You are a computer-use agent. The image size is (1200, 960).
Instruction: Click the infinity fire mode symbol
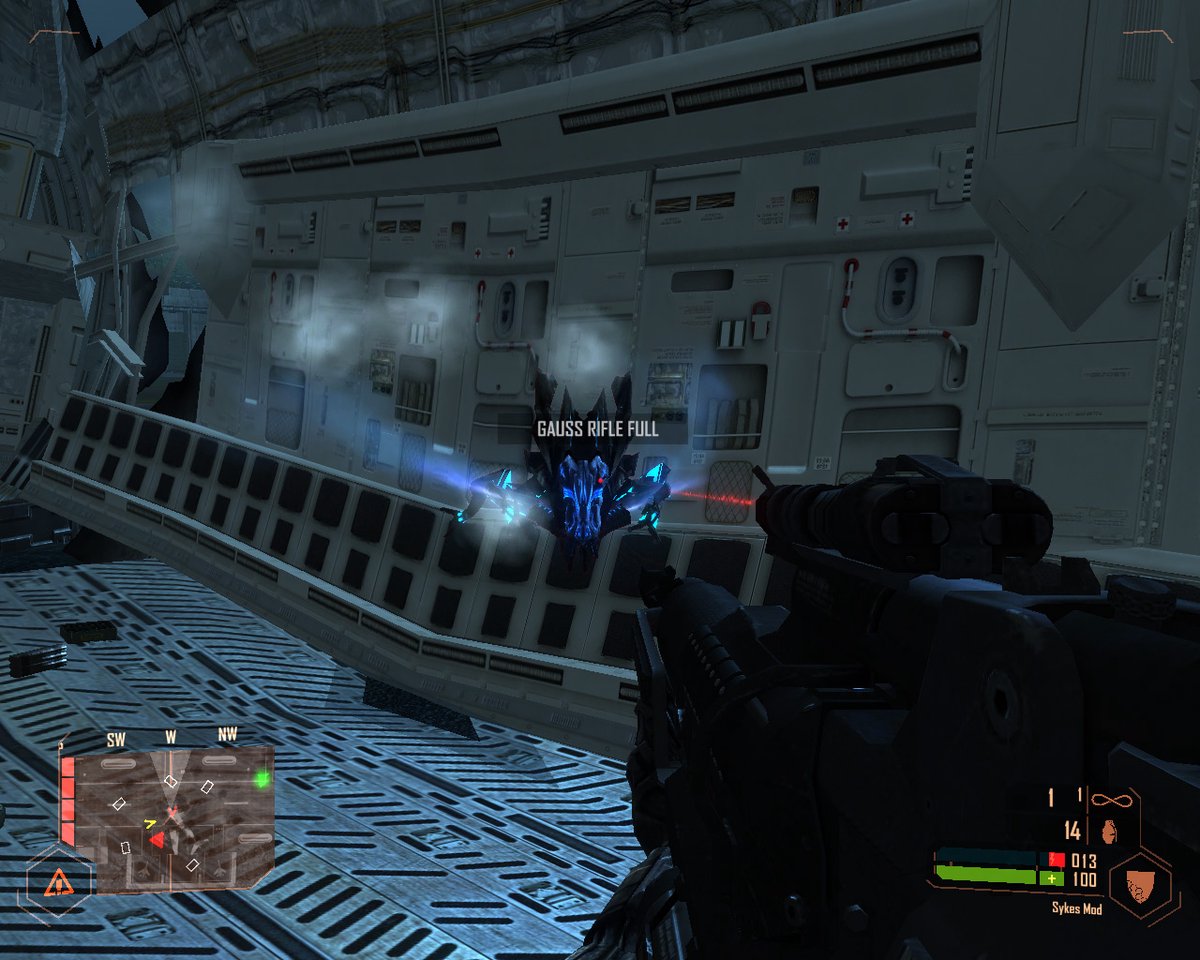(x=1105, y=799)
